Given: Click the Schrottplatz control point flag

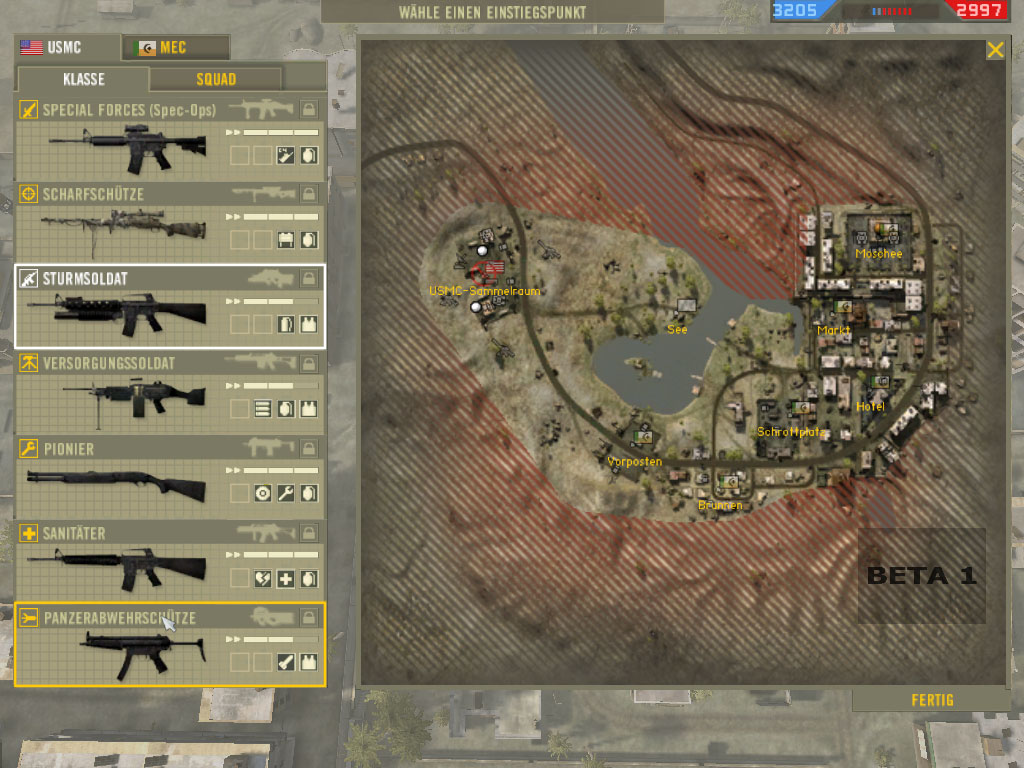Looking at the screenshot, I should [801, 407].
